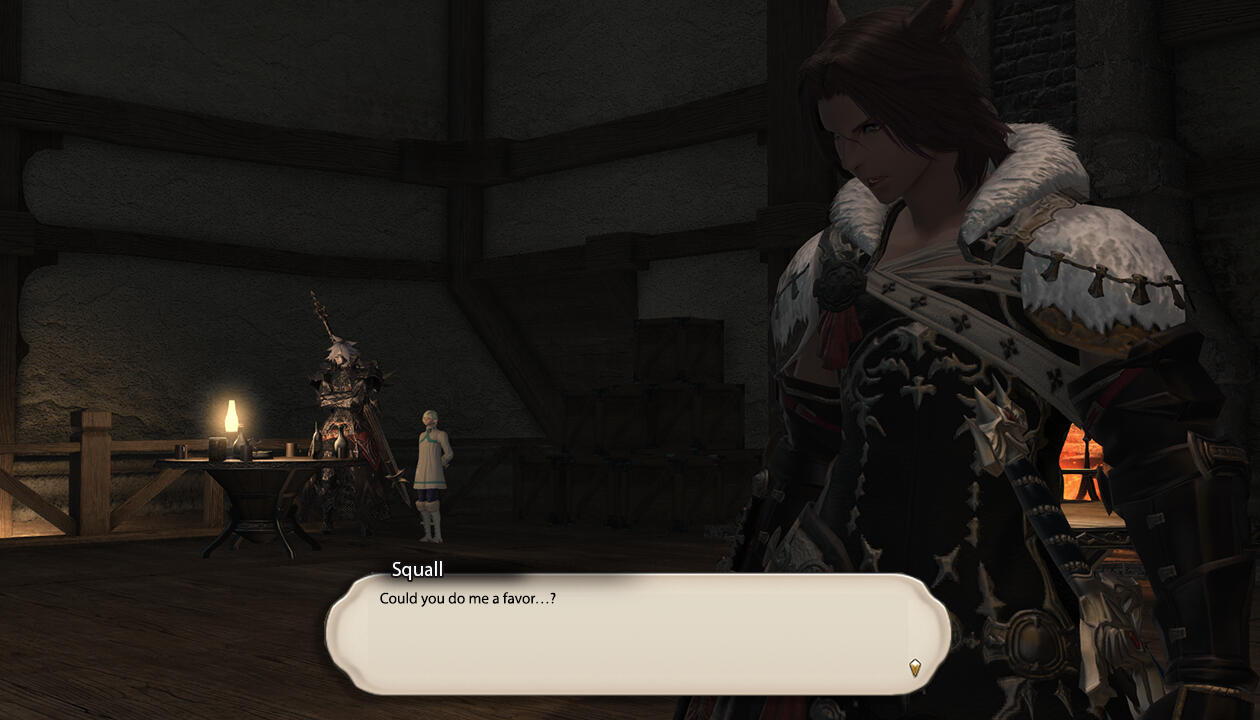This screenshot has width=1260, height=720.
Task: Click the dialogue advance arrow icon
Action: point(914,667)
